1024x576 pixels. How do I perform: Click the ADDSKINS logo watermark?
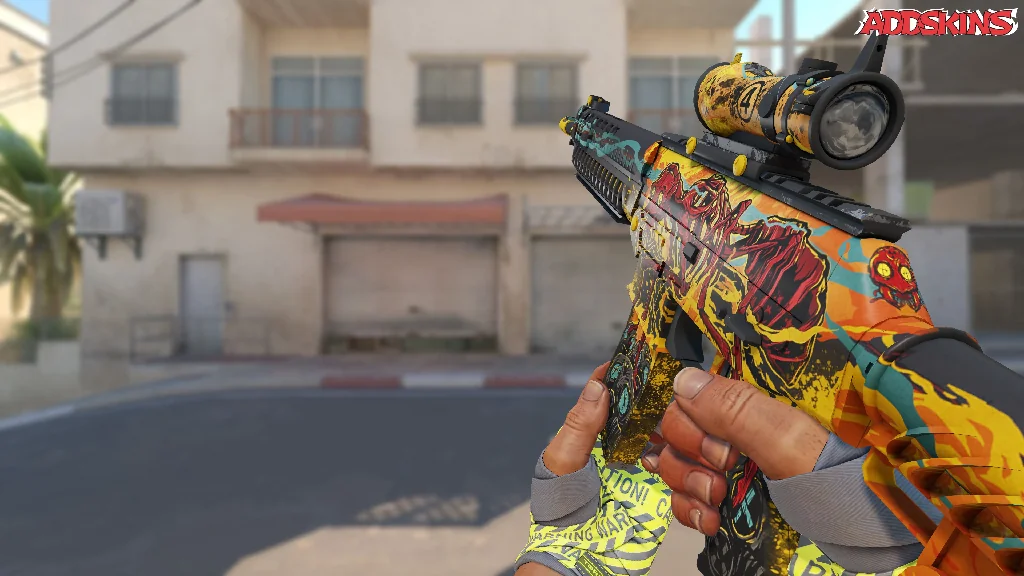click(x=936, y=22)
